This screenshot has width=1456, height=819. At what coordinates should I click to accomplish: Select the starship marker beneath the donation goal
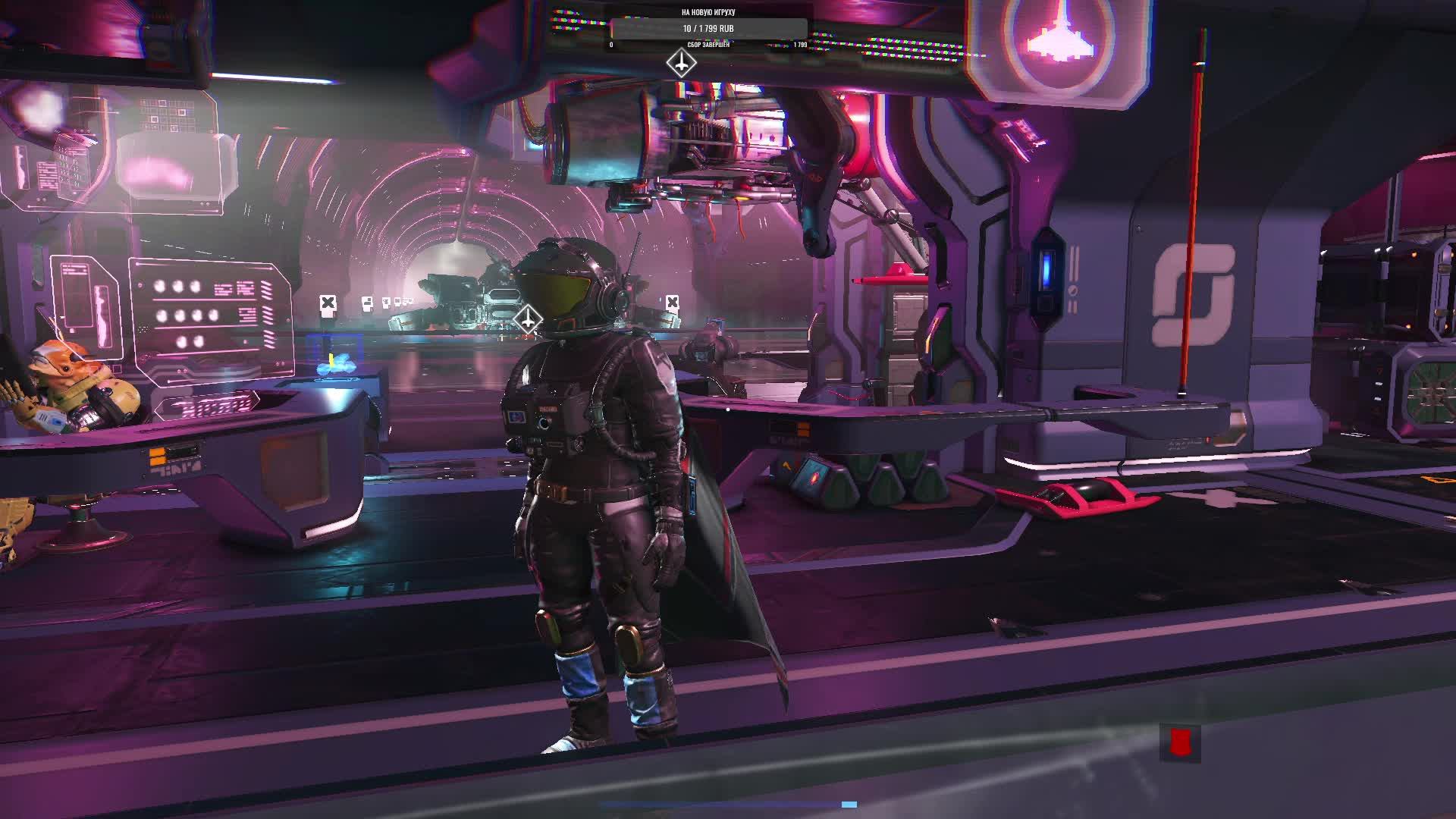(681, 64)
